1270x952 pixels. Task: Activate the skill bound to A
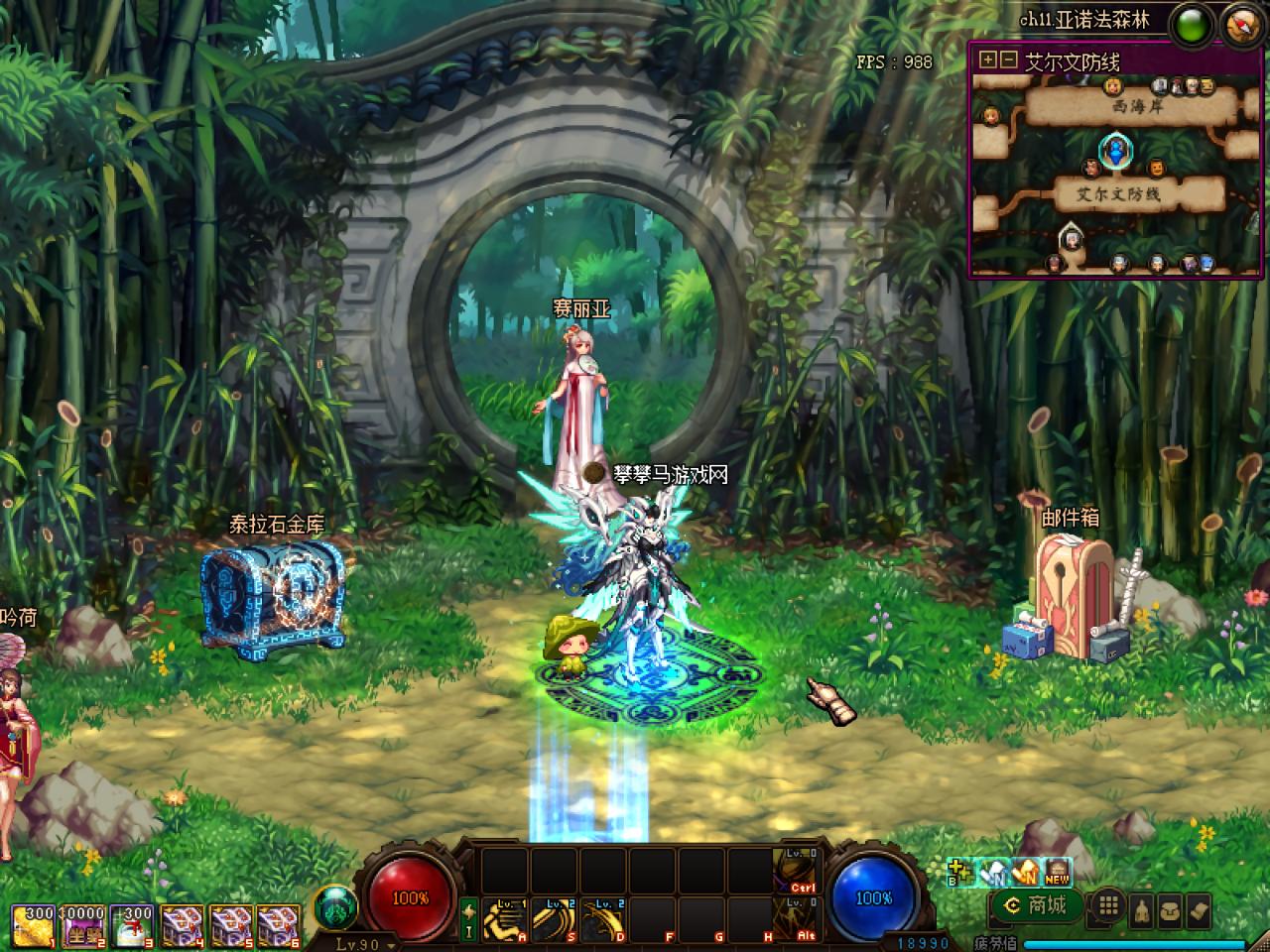pyautogui.click(x=505, y=920)
